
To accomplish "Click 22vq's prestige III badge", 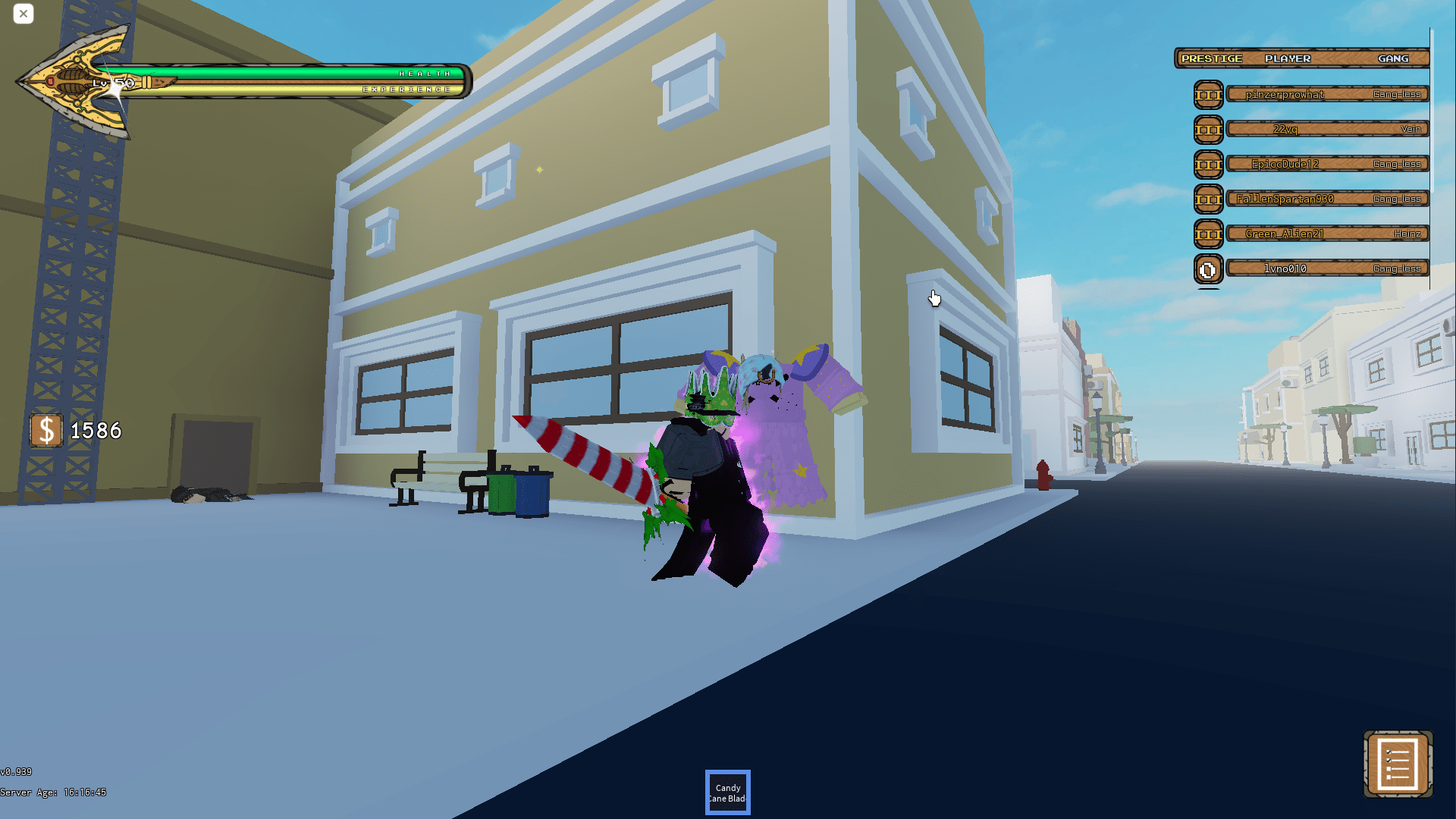I will click(1208, 129).
